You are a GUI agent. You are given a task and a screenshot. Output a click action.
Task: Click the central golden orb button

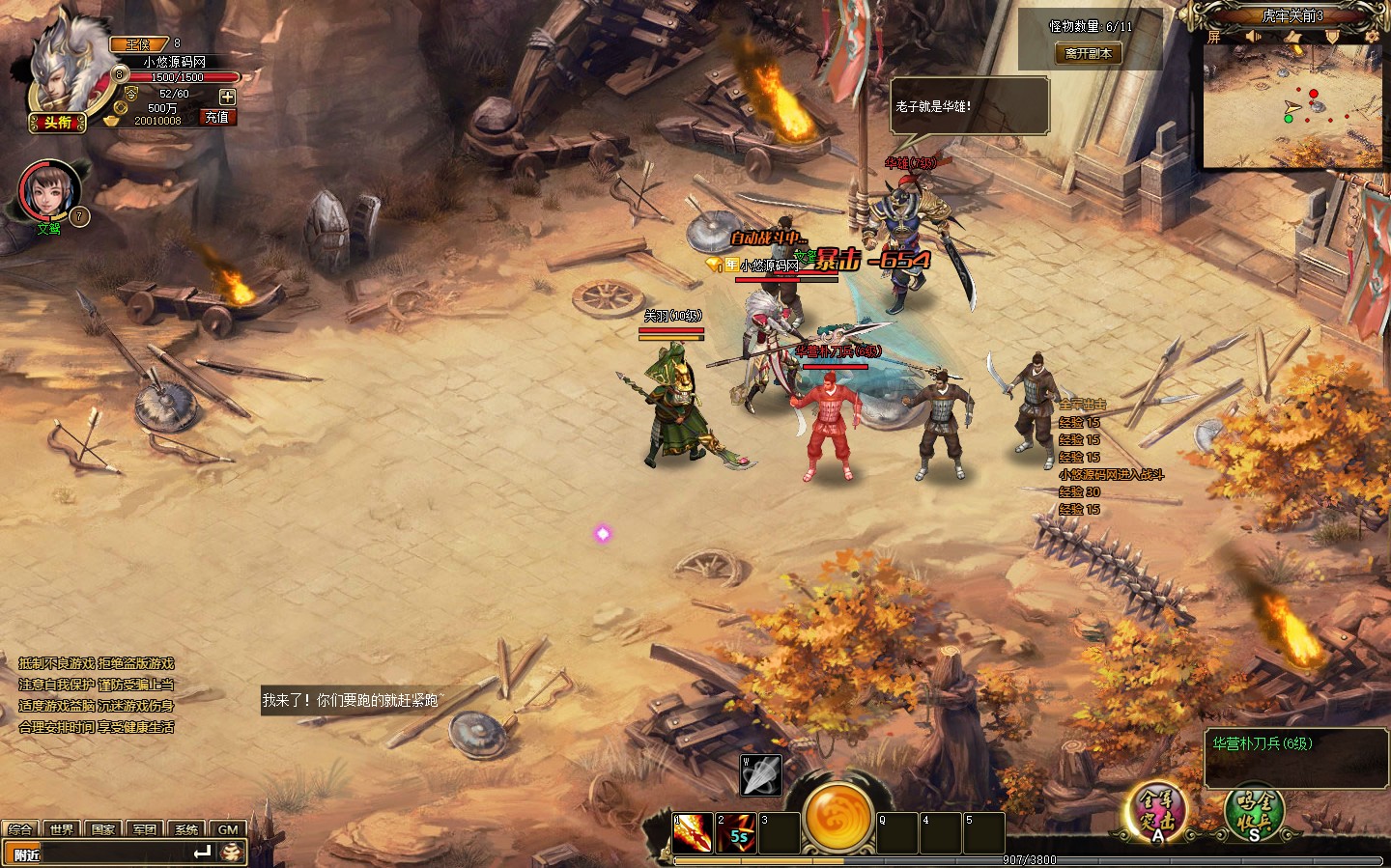838,817
